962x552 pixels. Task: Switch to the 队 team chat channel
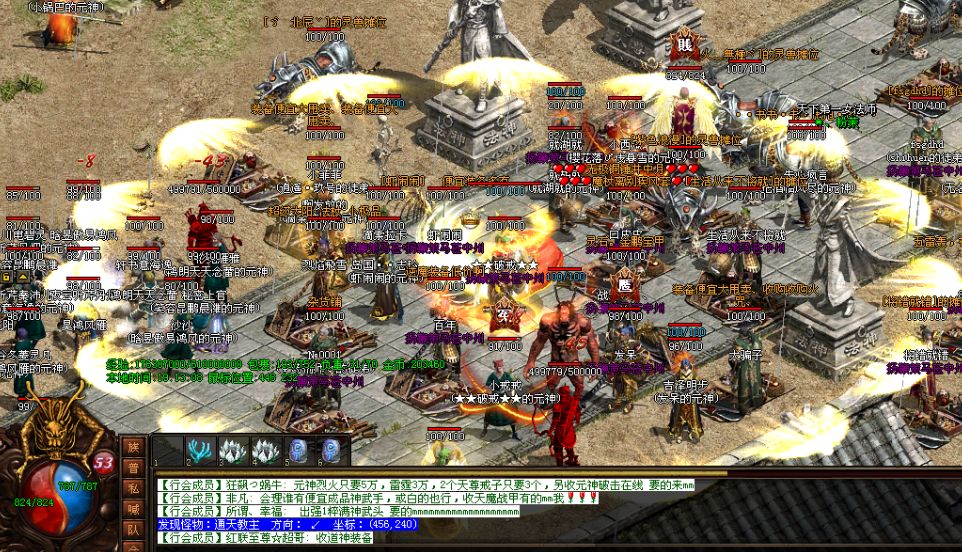click(133, 528)
